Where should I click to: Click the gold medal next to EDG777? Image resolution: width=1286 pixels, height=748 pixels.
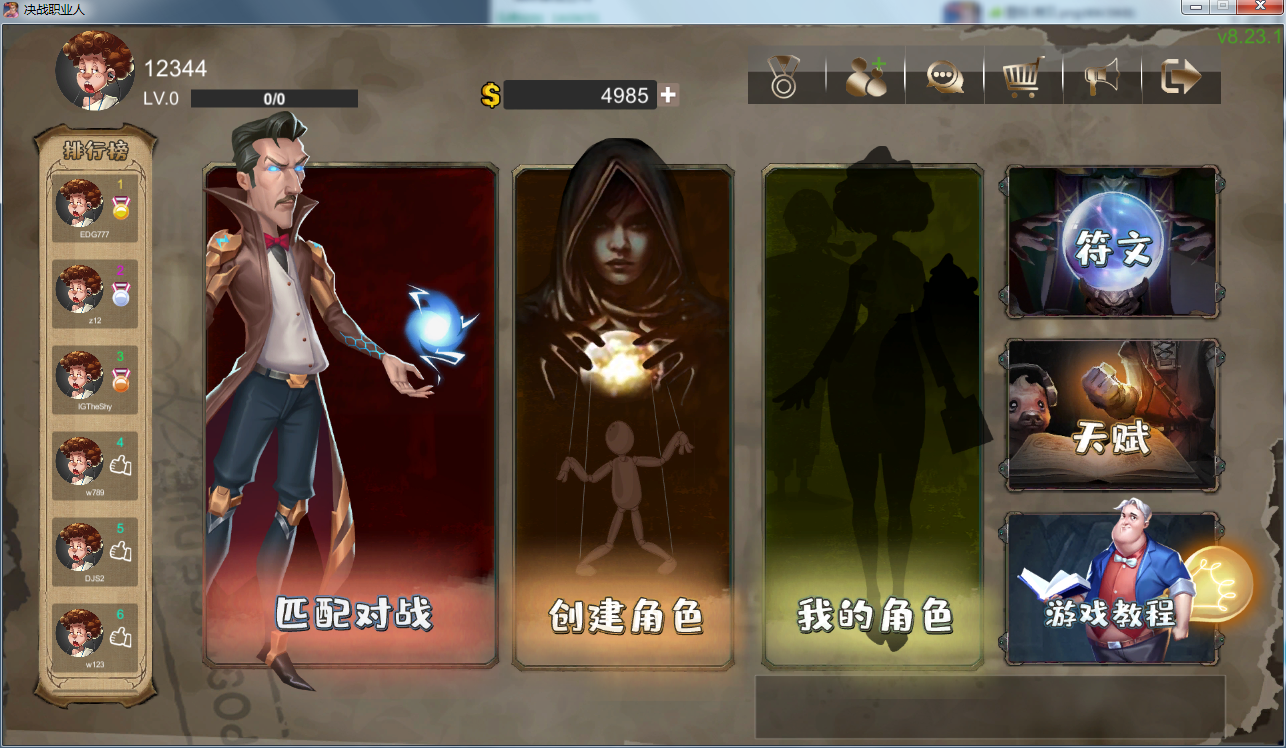(121, 205)
